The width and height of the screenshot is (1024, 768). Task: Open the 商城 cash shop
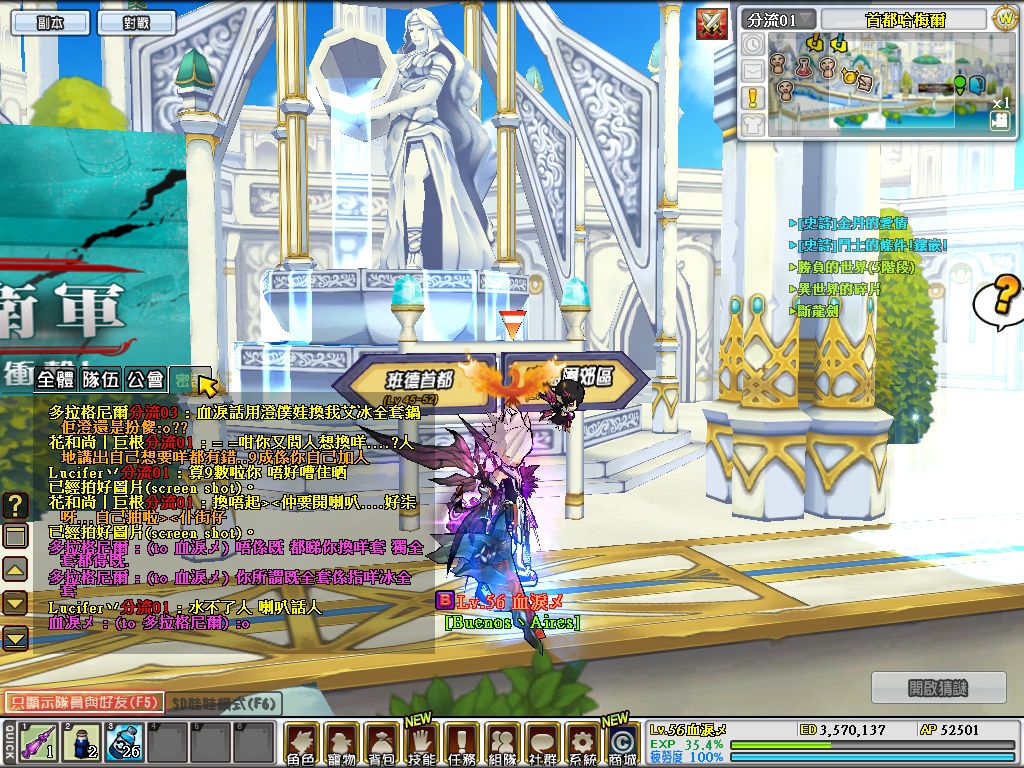pos(622,744)
